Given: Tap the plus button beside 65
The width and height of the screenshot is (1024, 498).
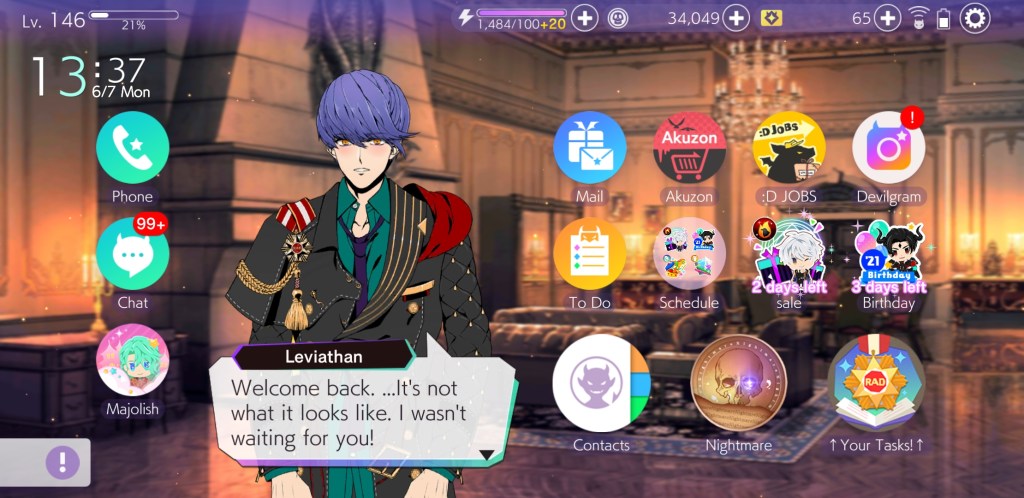Looking at the screenshot, I should point(888,18).
